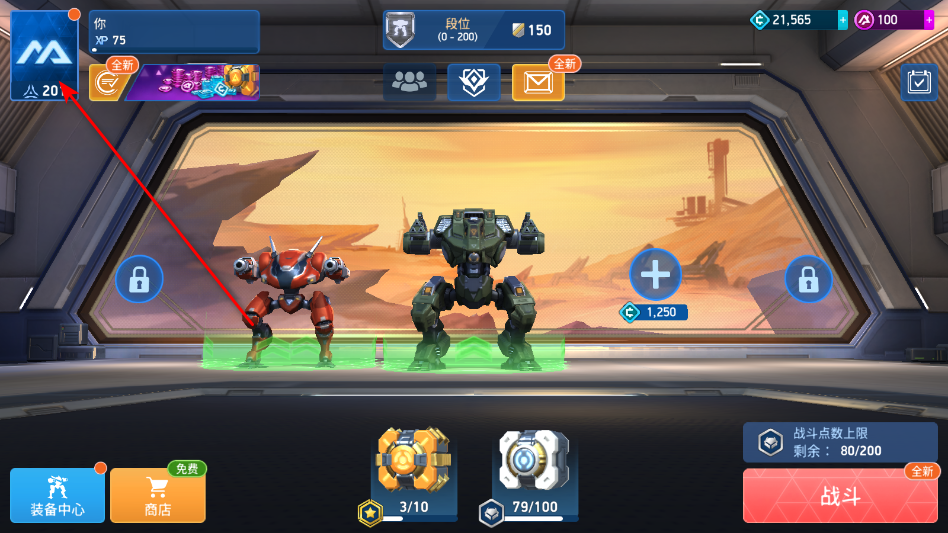Open the calendar checklist icon

coord(918,83)
